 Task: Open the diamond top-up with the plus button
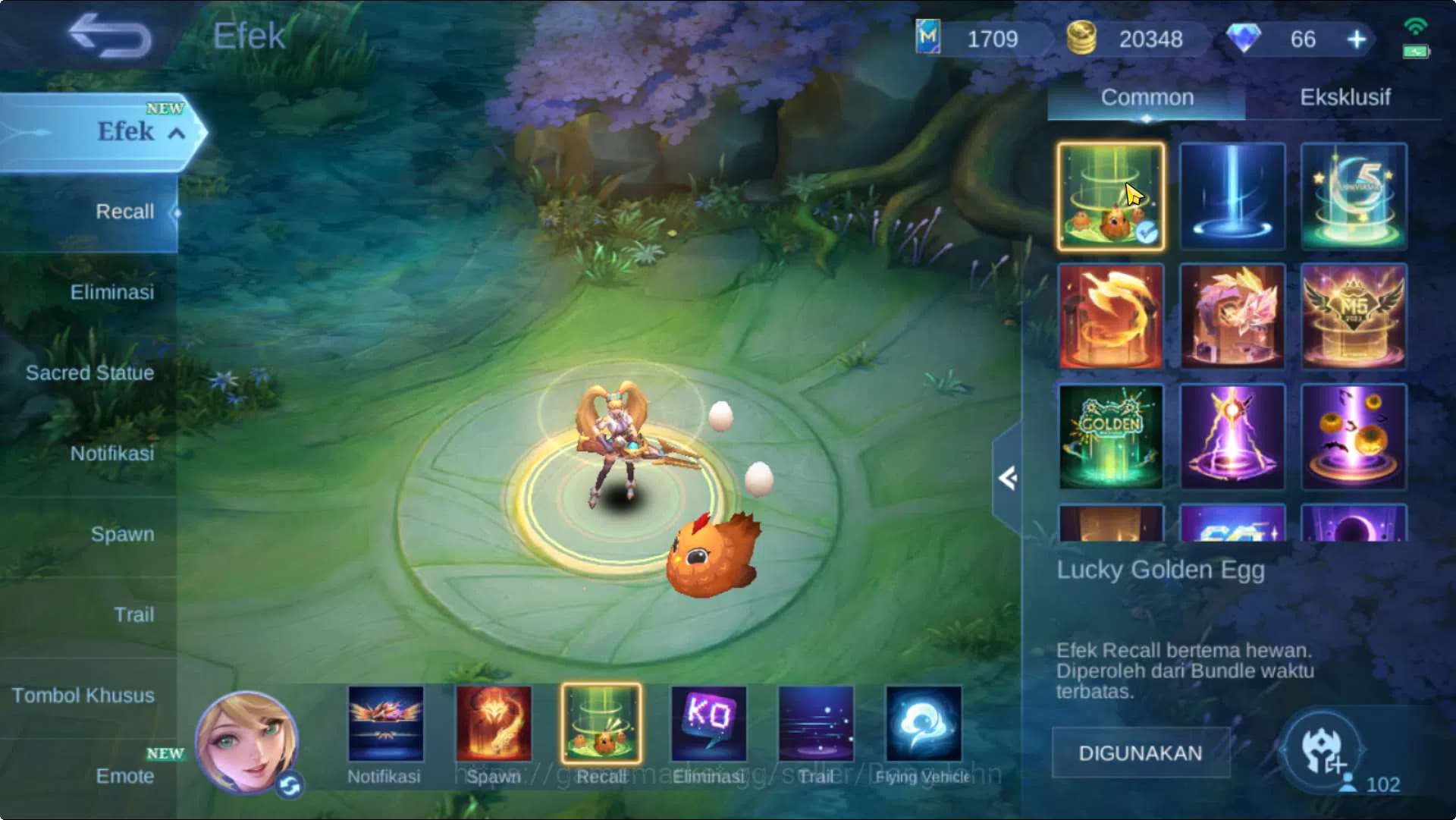[x=1356, y=39]
